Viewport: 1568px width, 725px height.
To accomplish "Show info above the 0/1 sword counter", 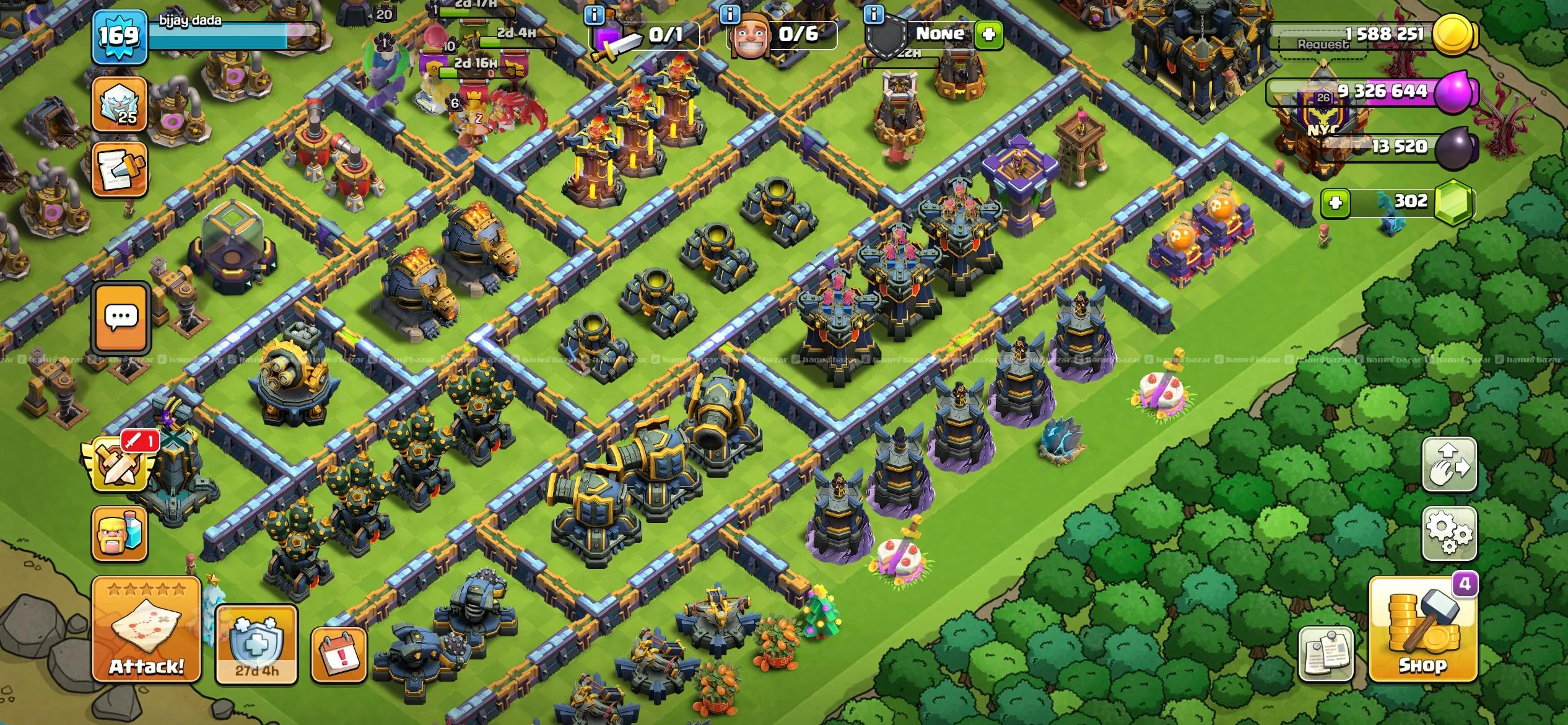I will 595,14.
